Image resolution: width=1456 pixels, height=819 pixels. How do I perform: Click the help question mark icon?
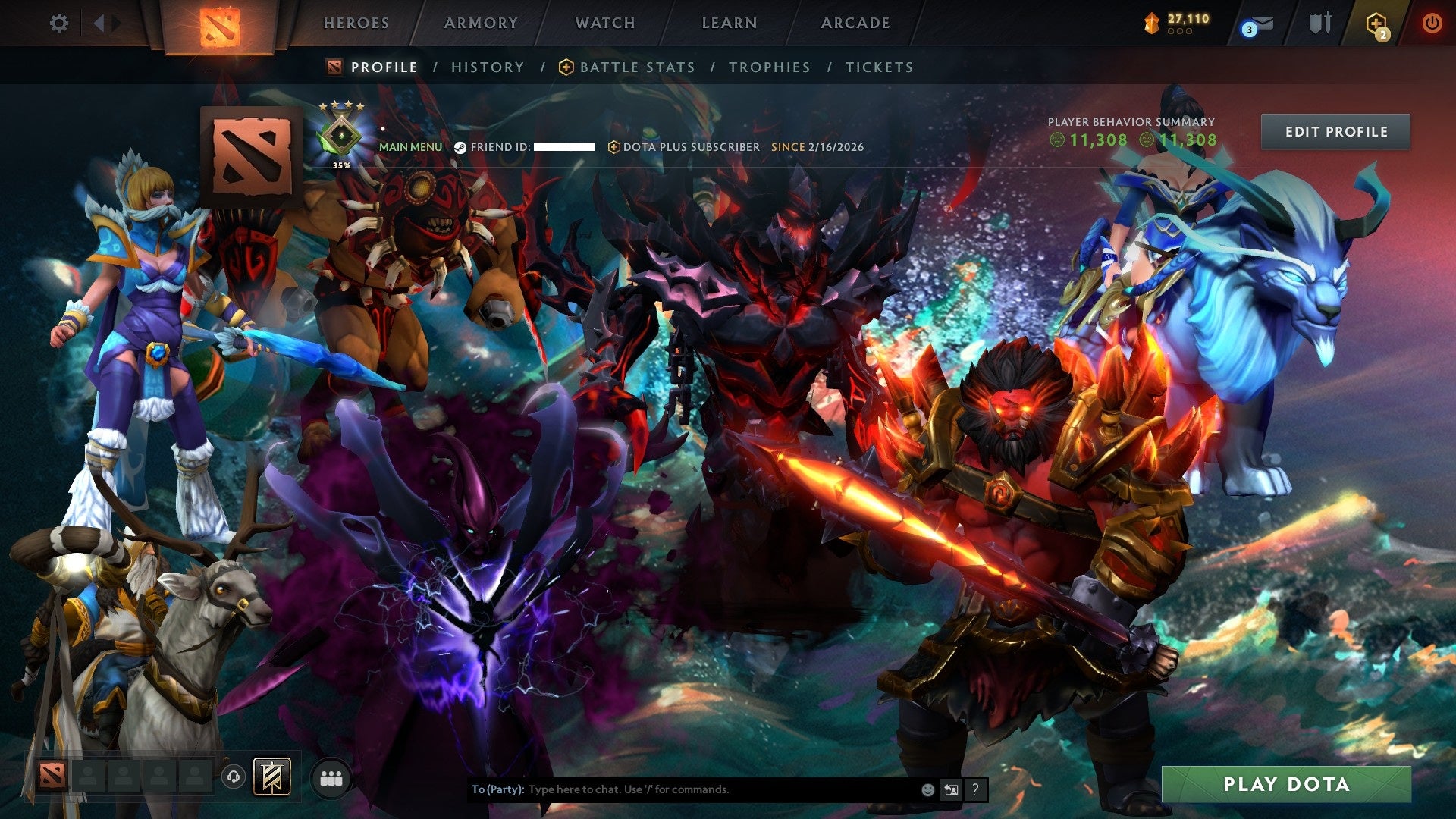(975, 789)
